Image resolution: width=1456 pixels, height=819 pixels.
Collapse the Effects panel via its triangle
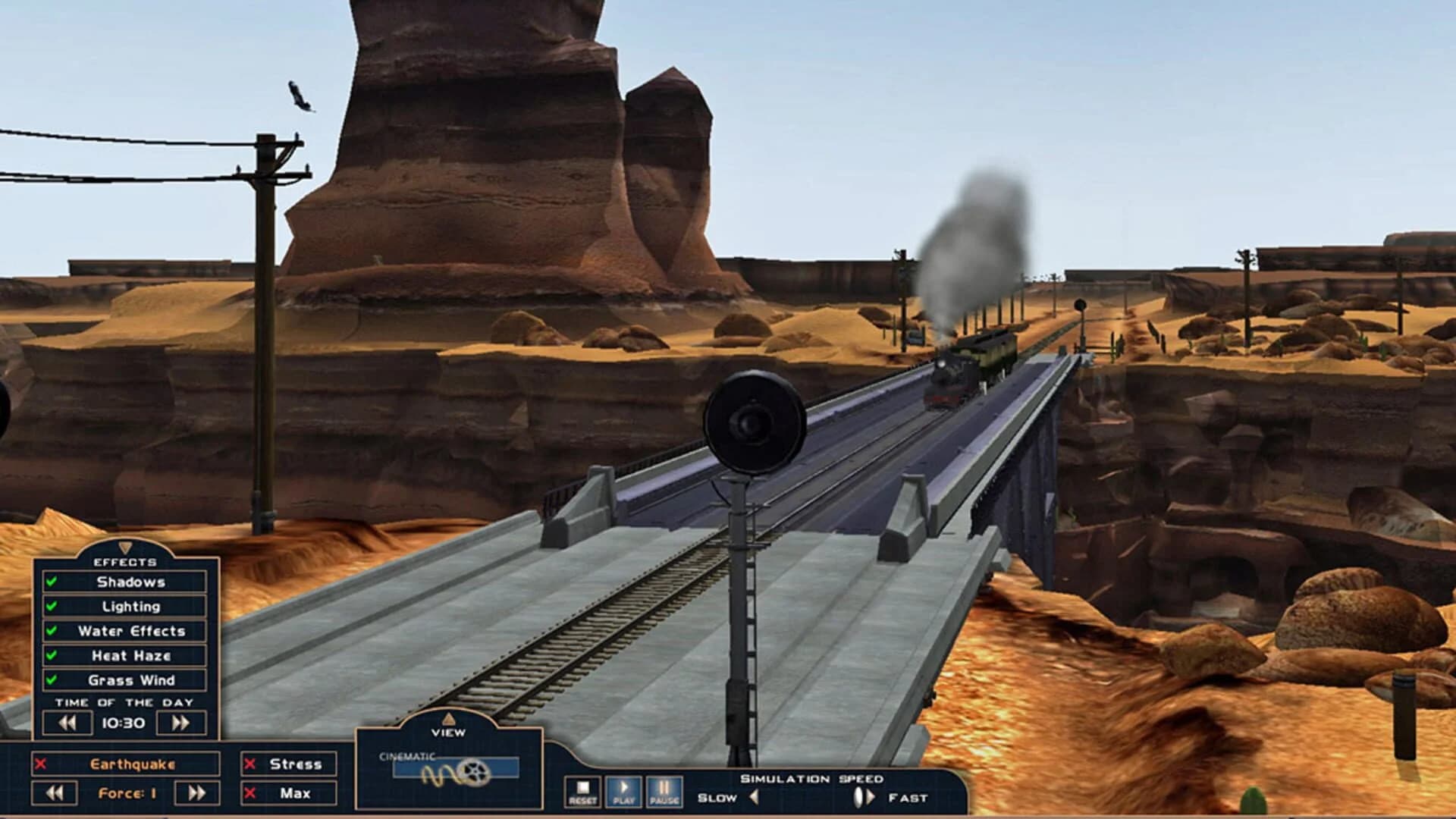coord(125,547)
